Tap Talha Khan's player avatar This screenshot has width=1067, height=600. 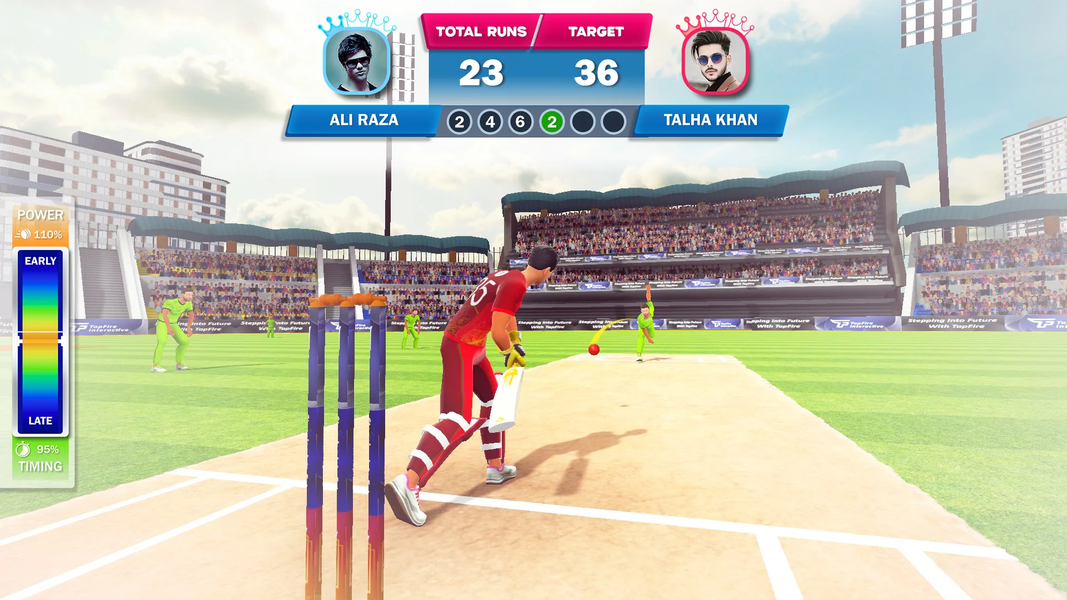click(715, 61)
